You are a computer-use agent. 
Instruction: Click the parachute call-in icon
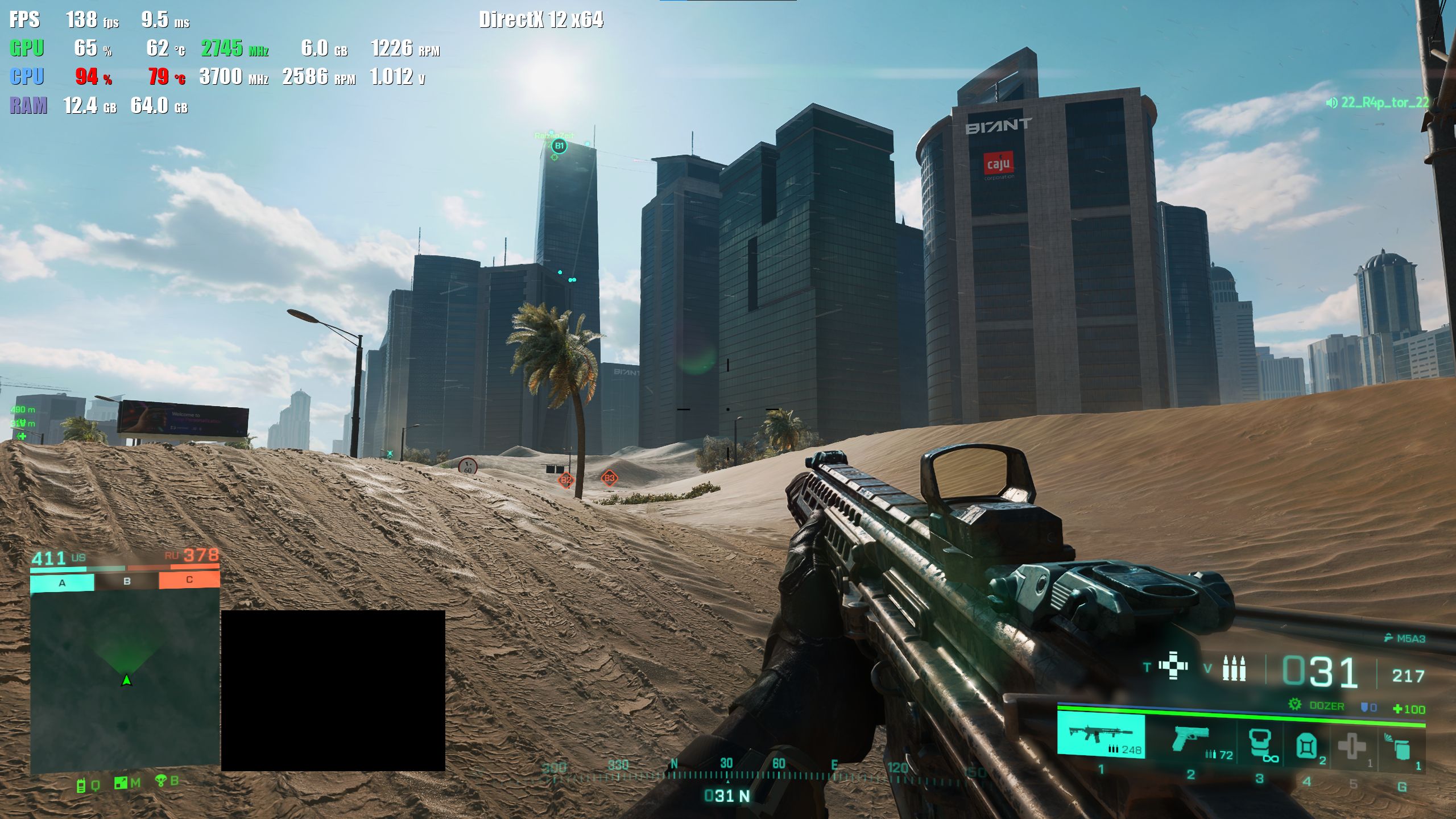pos(161,781)
